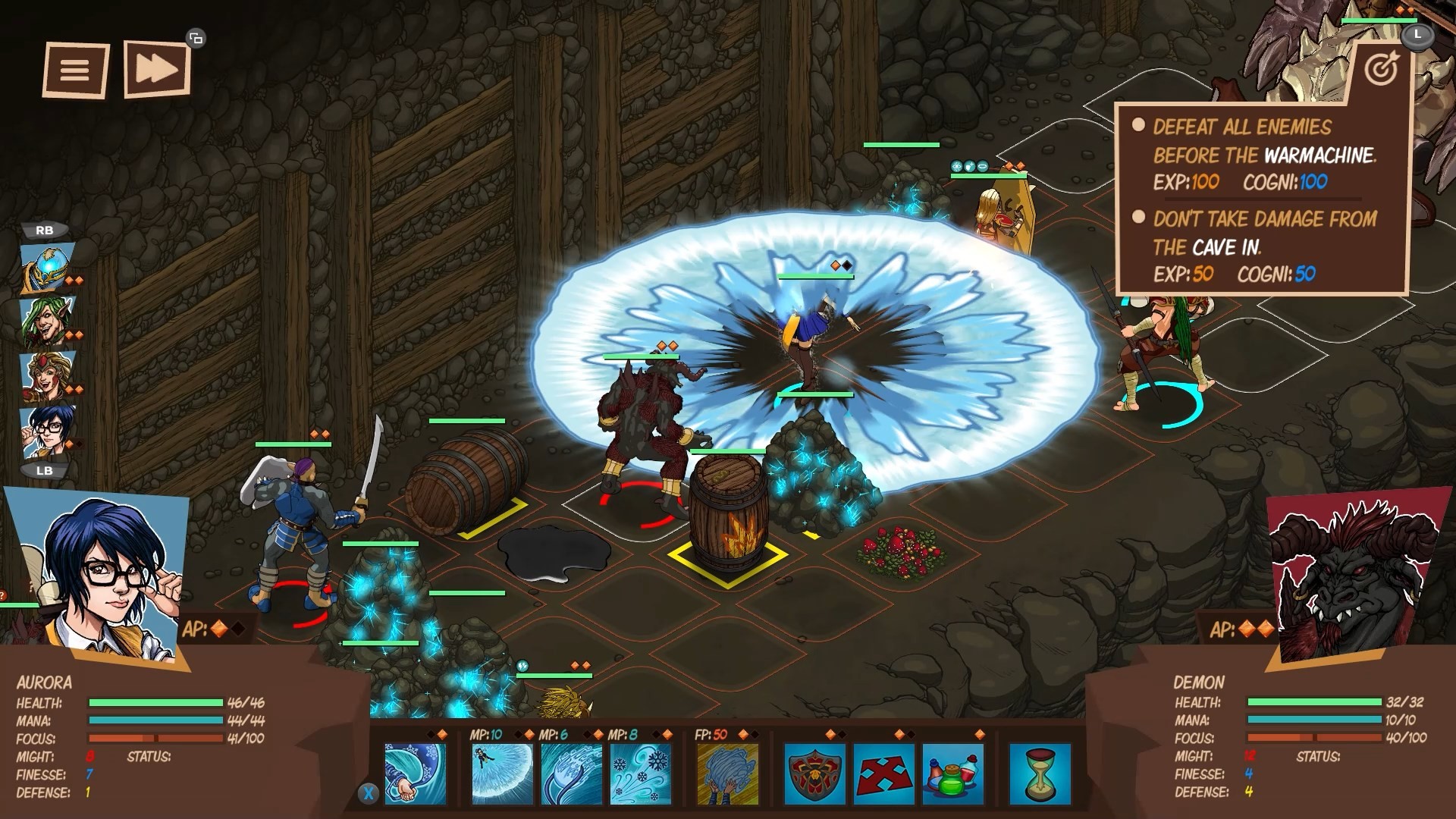Open the potions item menu

952,773
